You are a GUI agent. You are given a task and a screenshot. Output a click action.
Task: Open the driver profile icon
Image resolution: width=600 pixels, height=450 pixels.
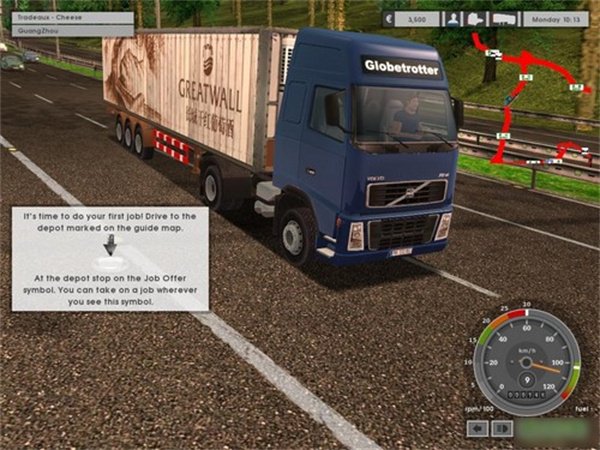(x=453, y=18)
